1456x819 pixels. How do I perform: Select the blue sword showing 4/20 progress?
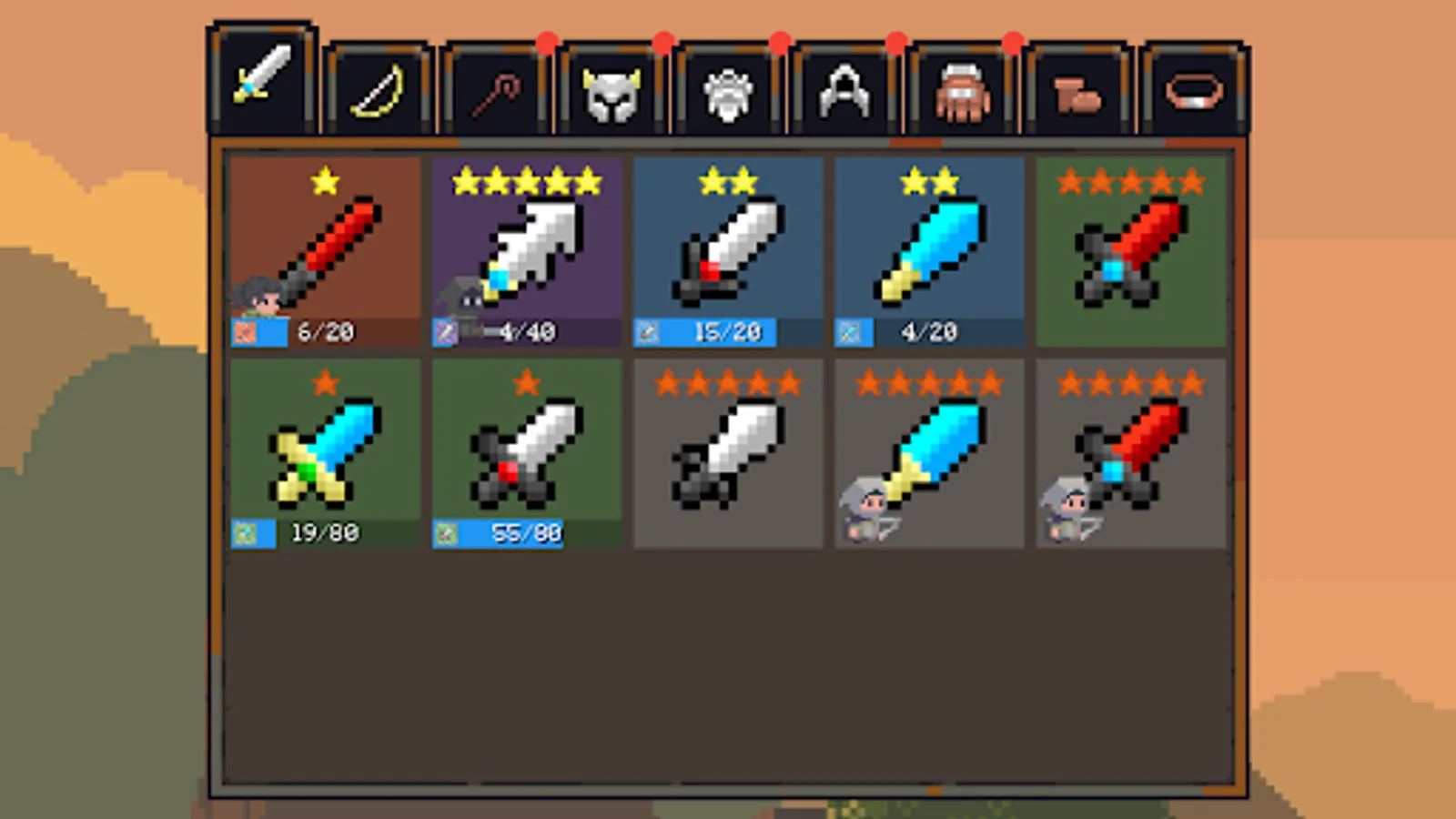[x=928, y=246]
